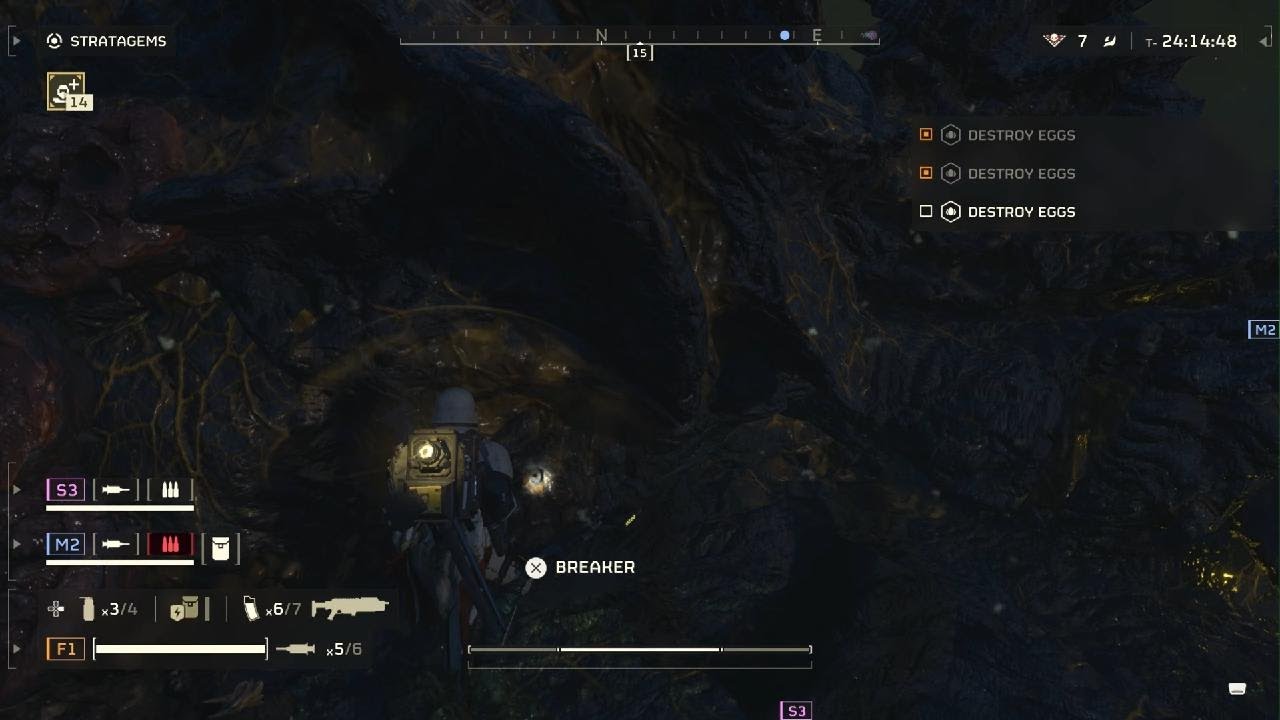This screenshot has width=1280, height=720.
Task: Click the shield backpack icon
Action: click(x=184, y=609)
